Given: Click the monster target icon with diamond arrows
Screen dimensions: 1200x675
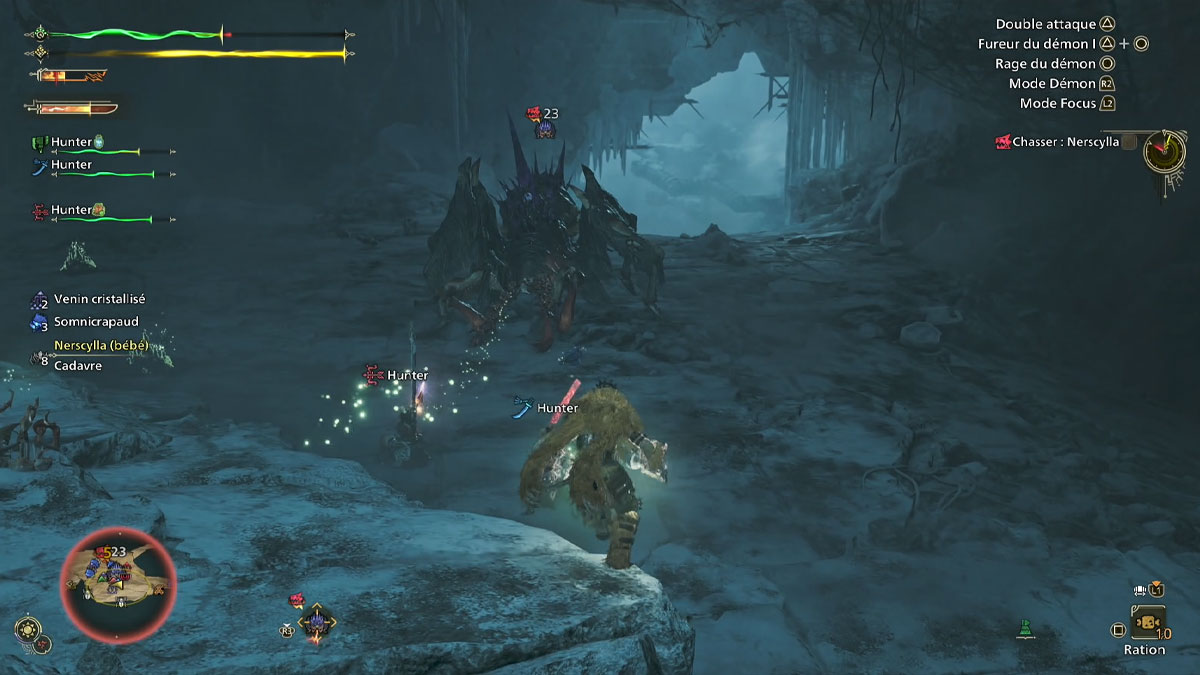Looking at the screenshot, I should (x=317, y=622).
